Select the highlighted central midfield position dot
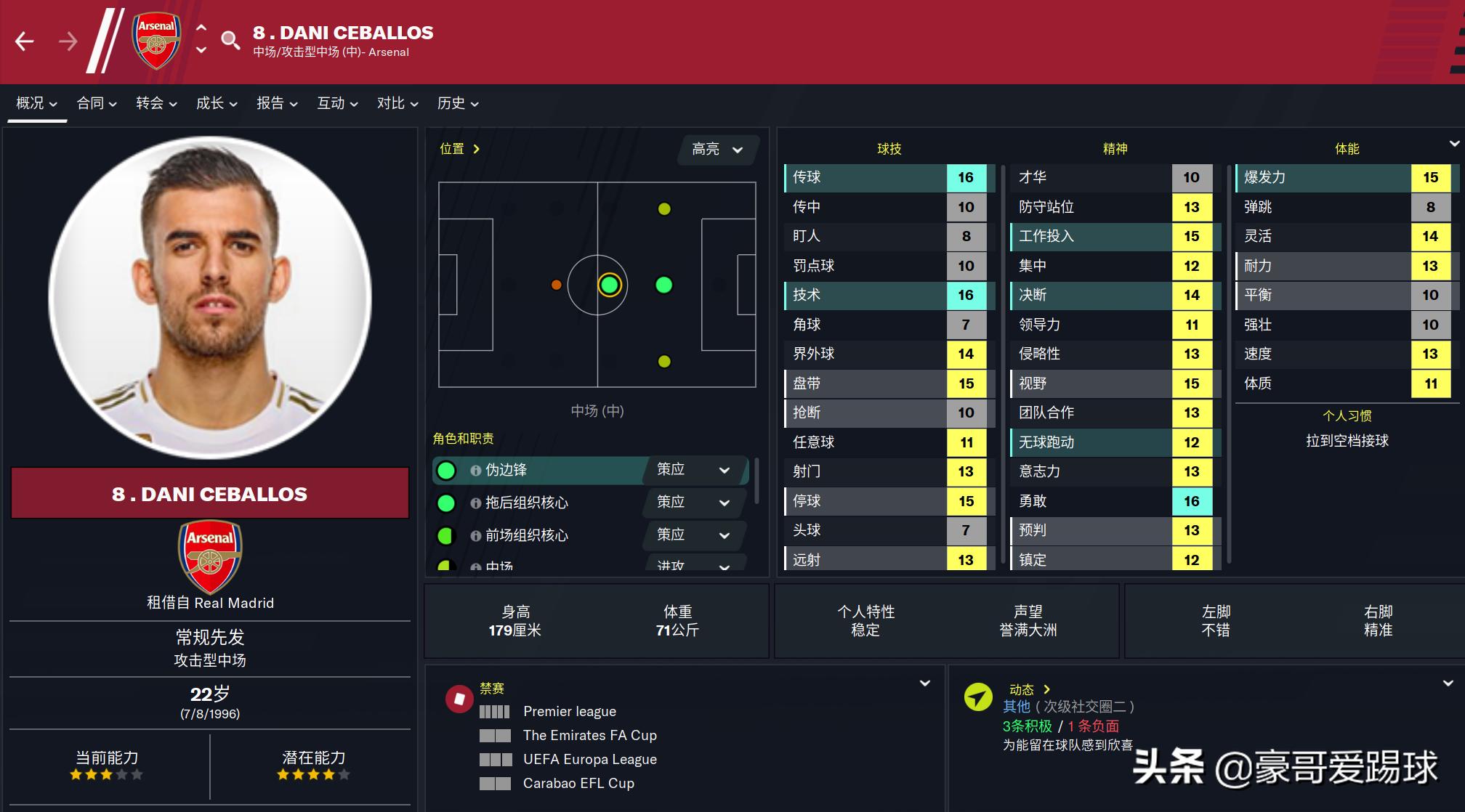This screenshot has height=812, width=1465. (609, 285)
